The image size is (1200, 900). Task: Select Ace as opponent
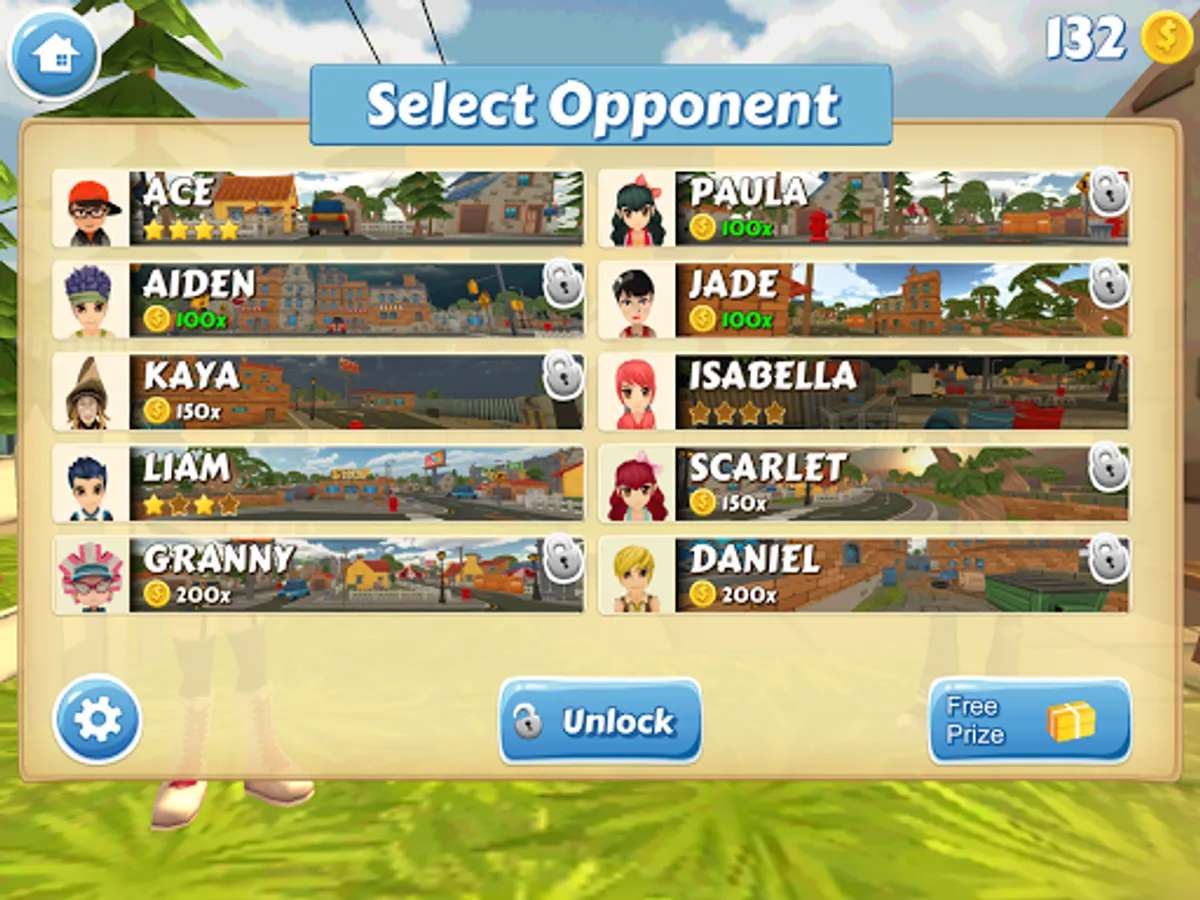click(318, 208)
